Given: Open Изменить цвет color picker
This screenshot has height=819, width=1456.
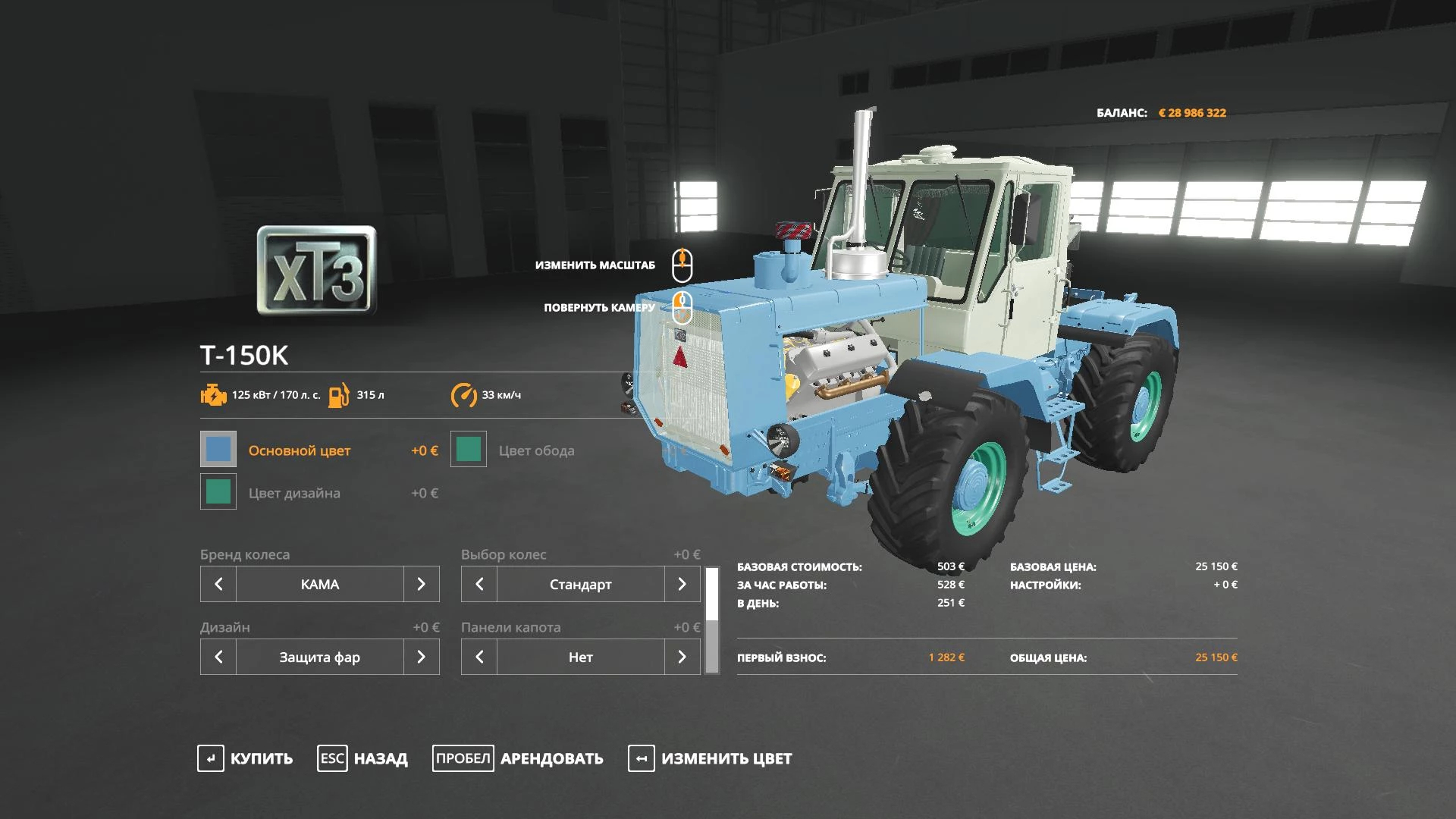Looking at the screenshot, I should 710,758.
